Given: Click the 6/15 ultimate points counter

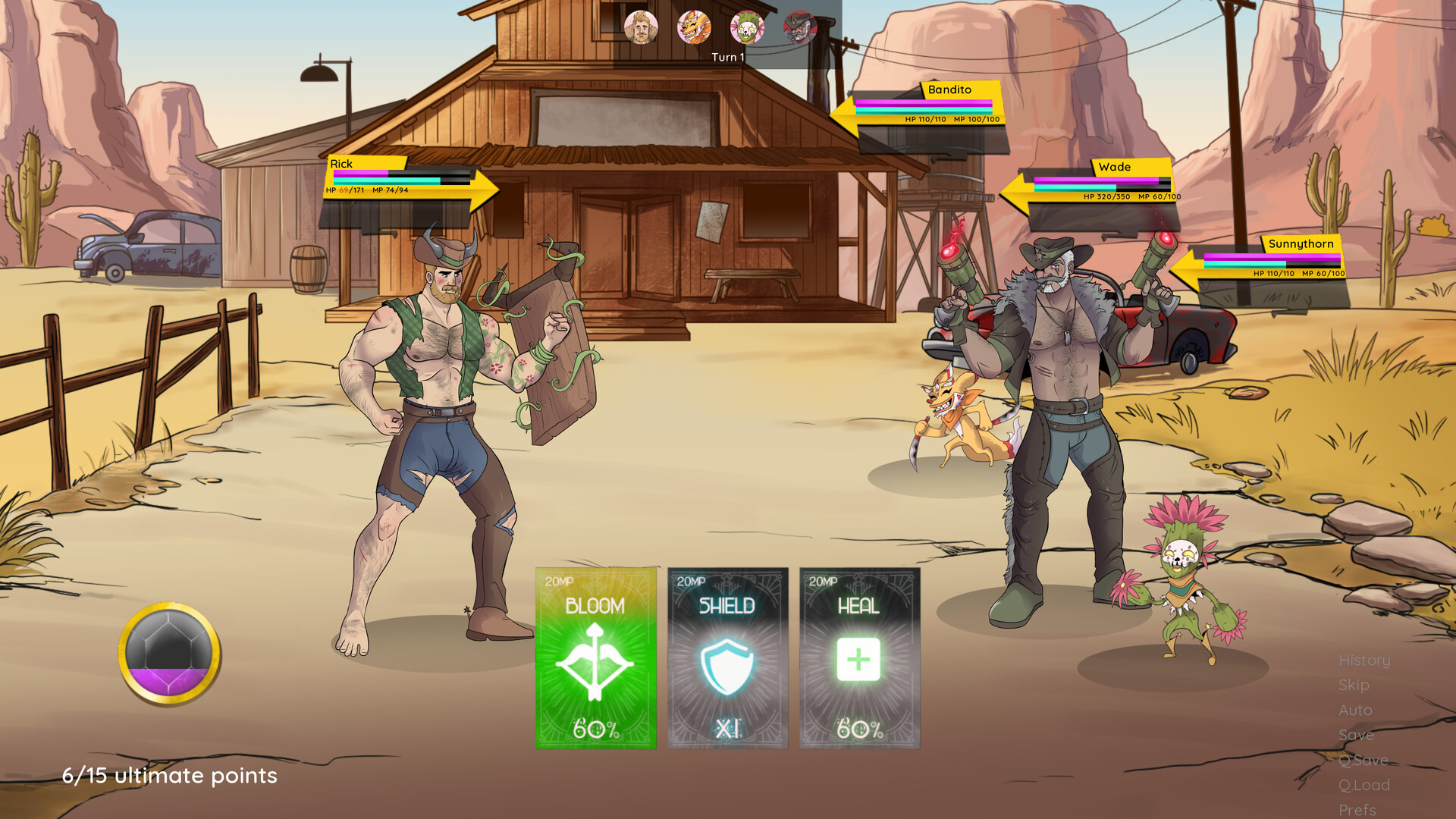Looking at the screenshot, I should click(x=170, y=776).
